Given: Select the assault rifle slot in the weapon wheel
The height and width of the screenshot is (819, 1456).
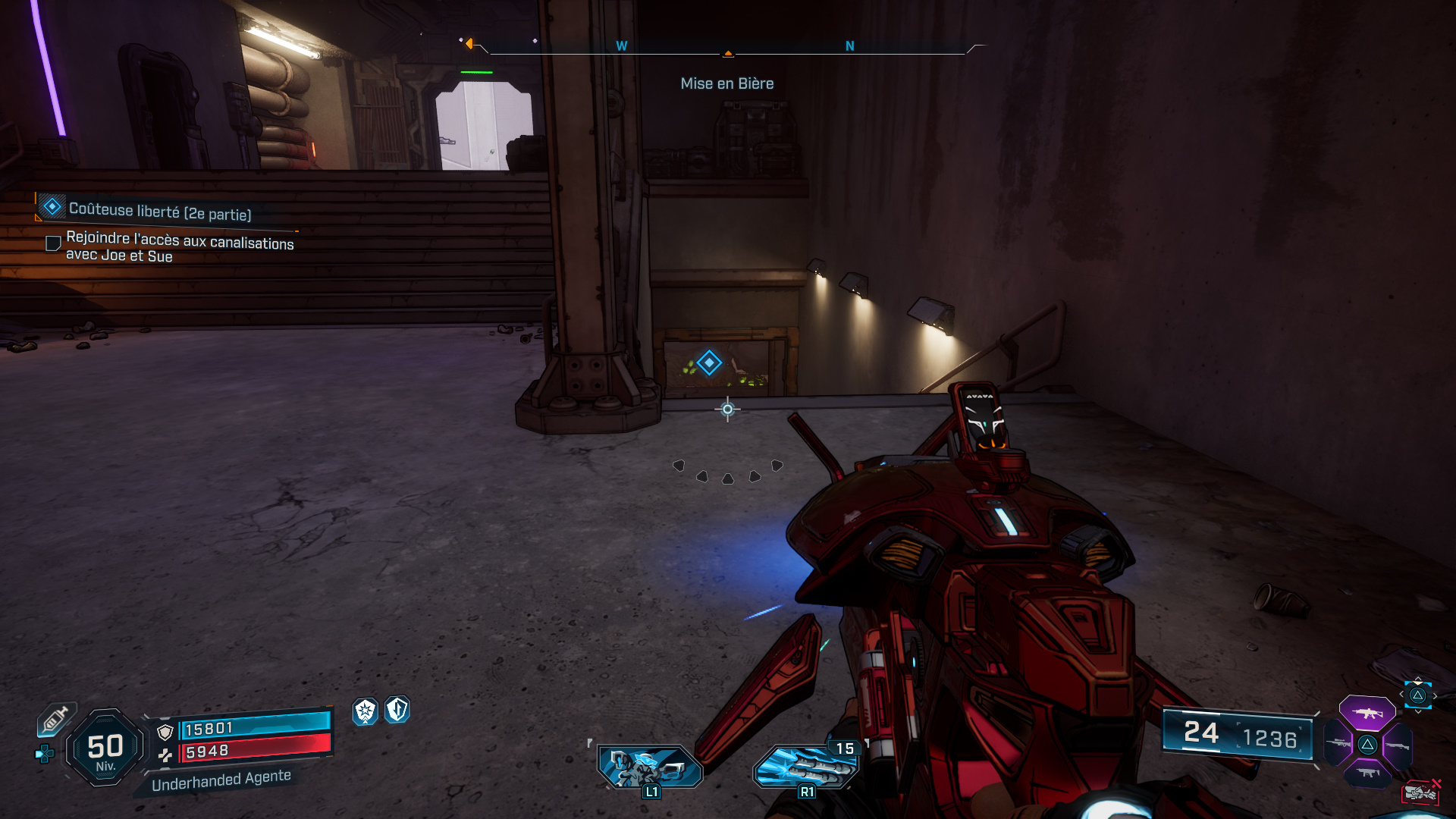Looking at the screenshot, I should click(1367, 714).
